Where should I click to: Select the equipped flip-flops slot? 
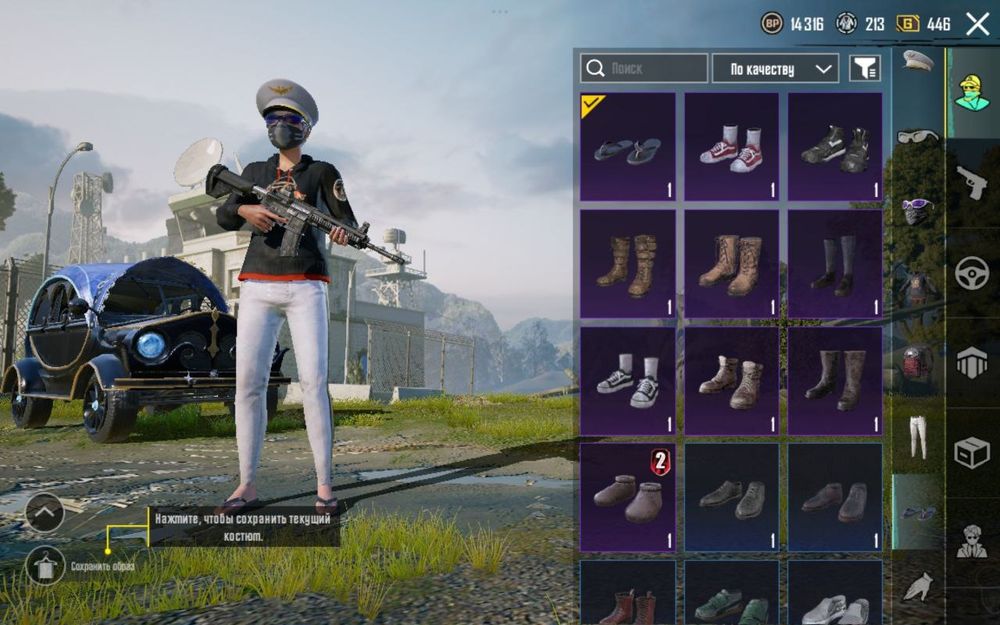point(627,147)
